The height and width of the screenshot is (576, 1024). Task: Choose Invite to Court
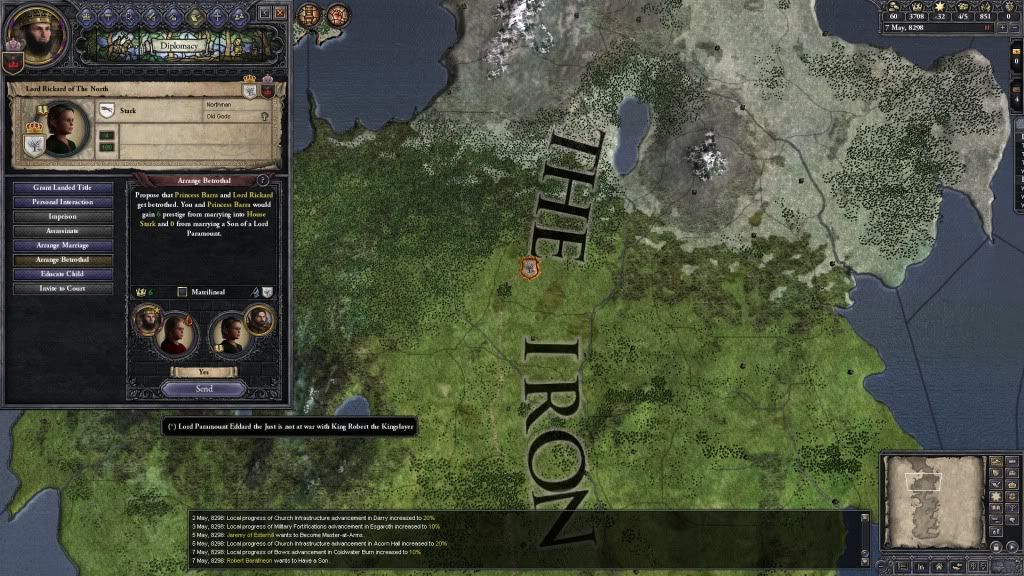pos(62,288)
